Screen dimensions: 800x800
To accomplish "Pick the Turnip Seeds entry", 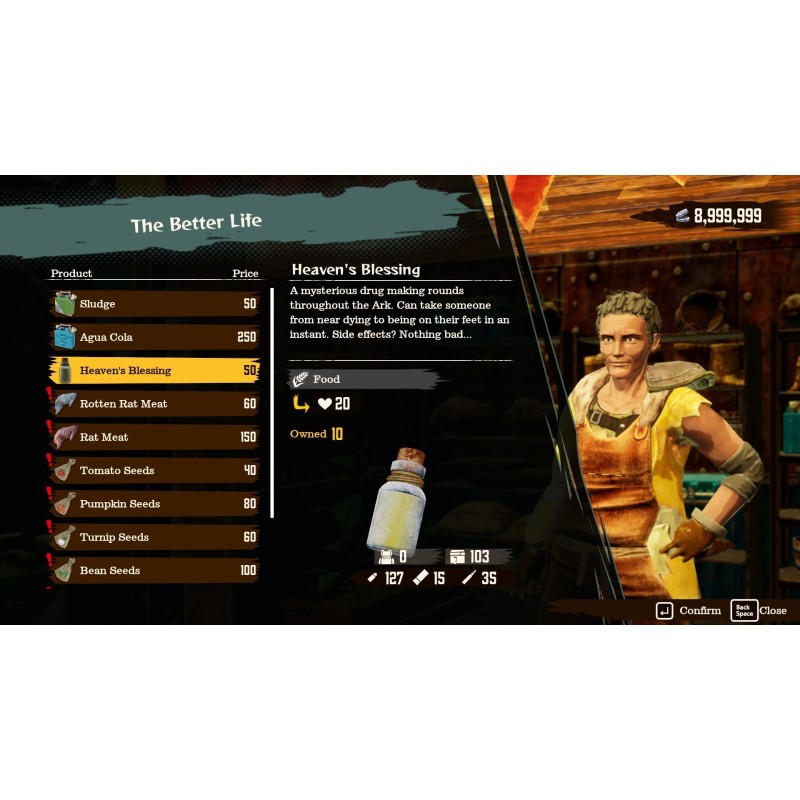I will click(155, 537).
